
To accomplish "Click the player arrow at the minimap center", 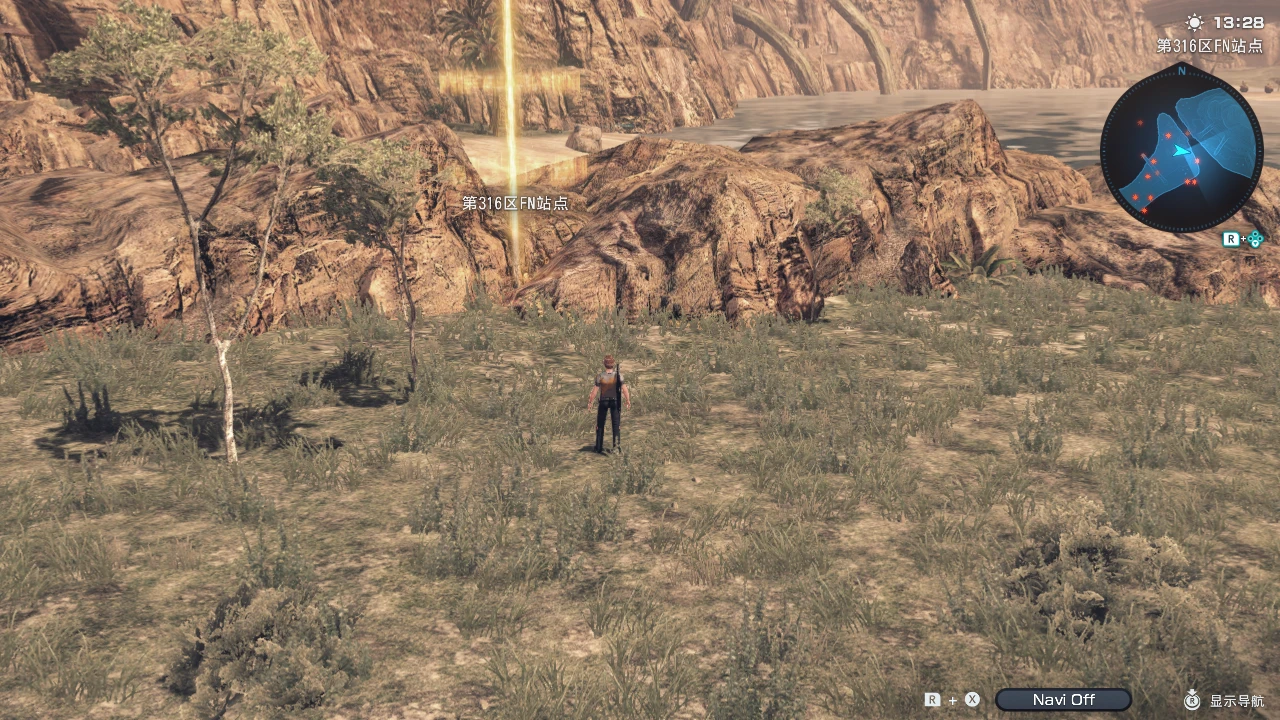I will pos(1180,150).
